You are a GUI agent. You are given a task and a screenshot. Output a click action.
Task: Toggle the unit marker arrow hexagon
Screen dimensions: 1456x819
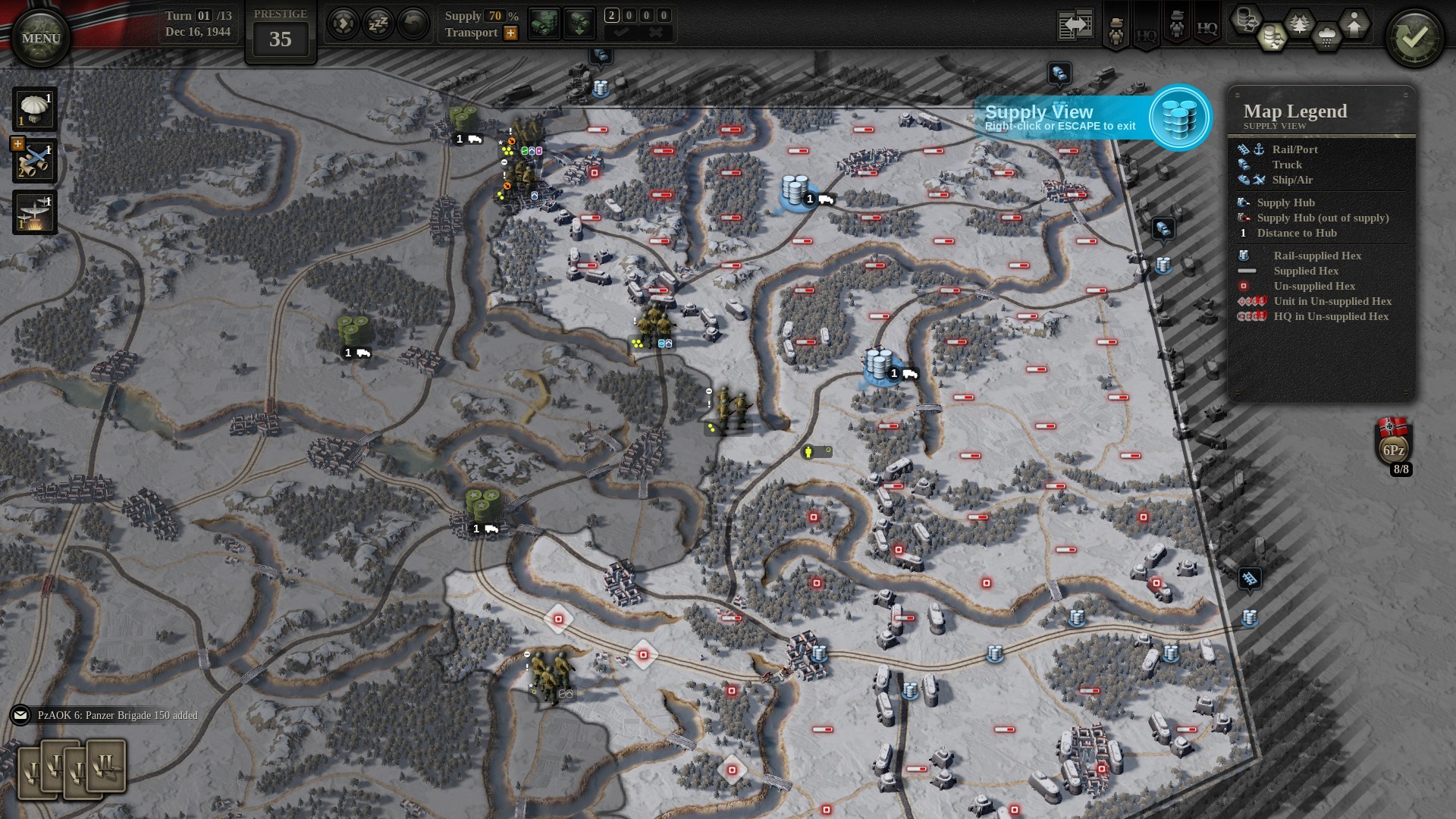[1354, 24]
